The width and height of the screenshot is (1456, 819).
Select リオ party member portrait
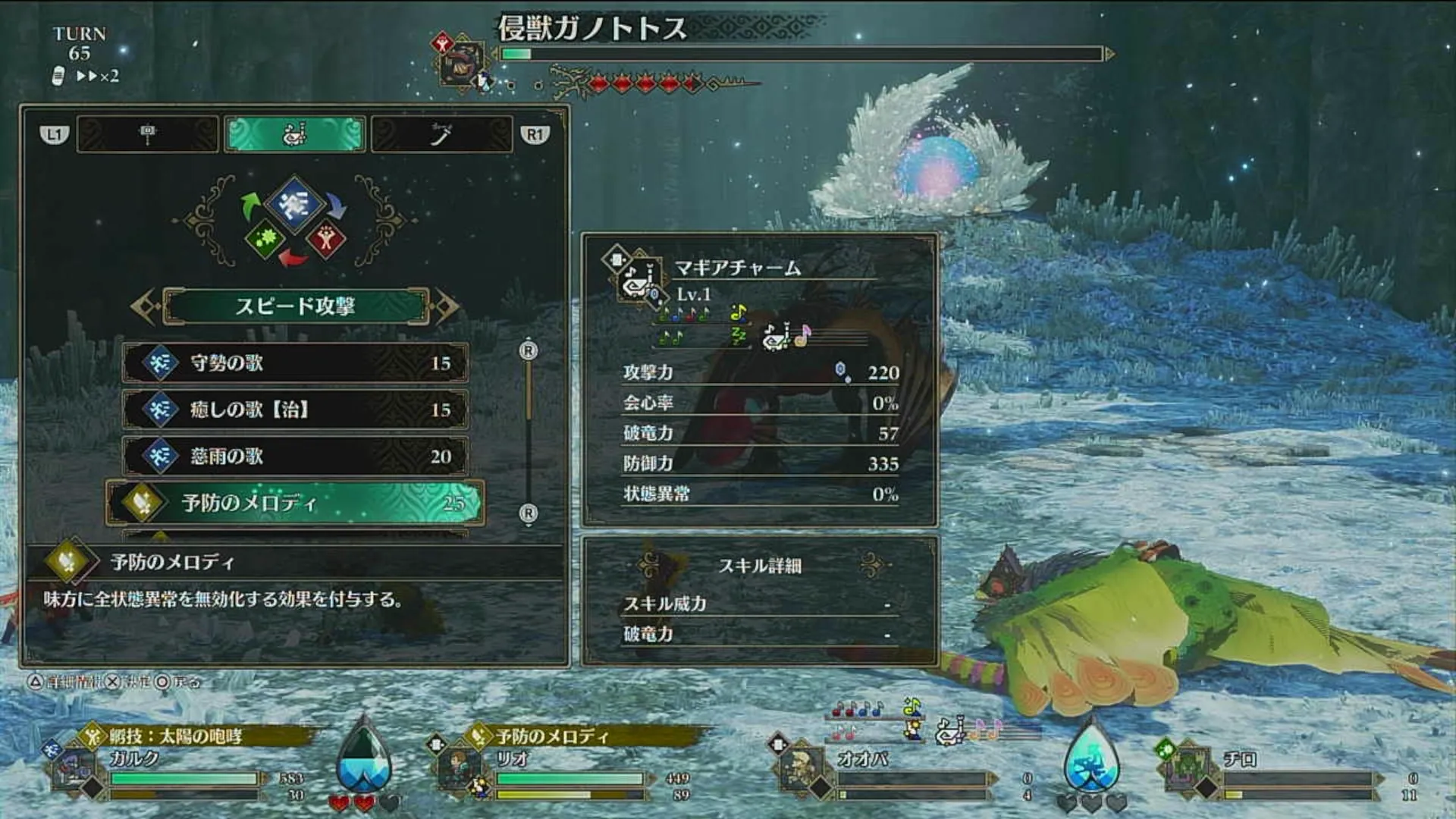click(460, 770)
